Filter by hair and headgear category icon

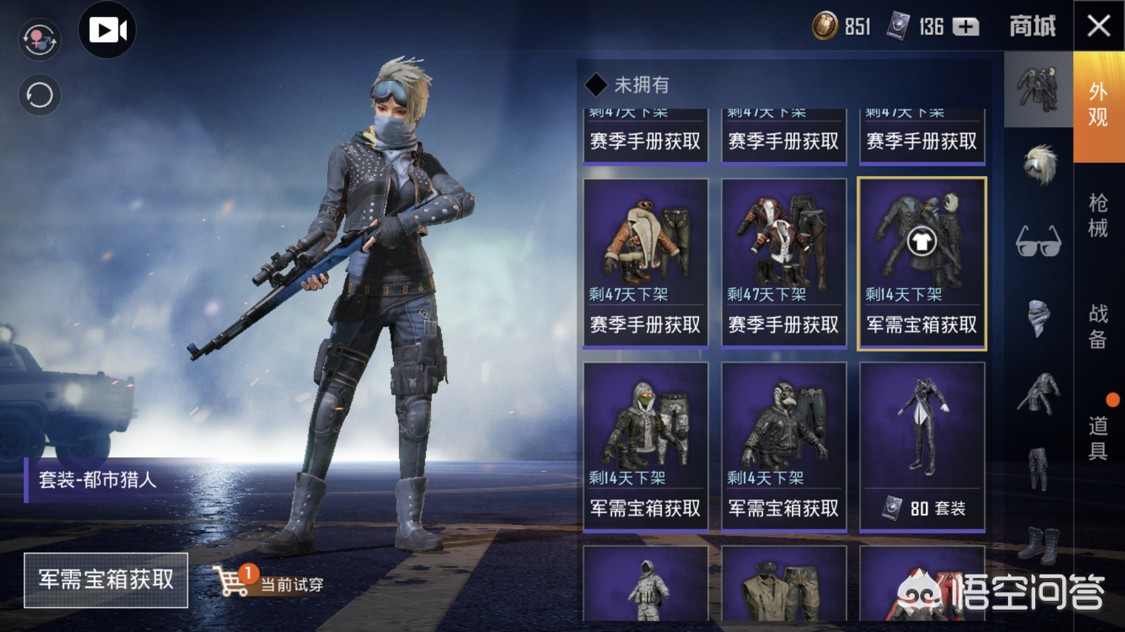[1038, 164]
